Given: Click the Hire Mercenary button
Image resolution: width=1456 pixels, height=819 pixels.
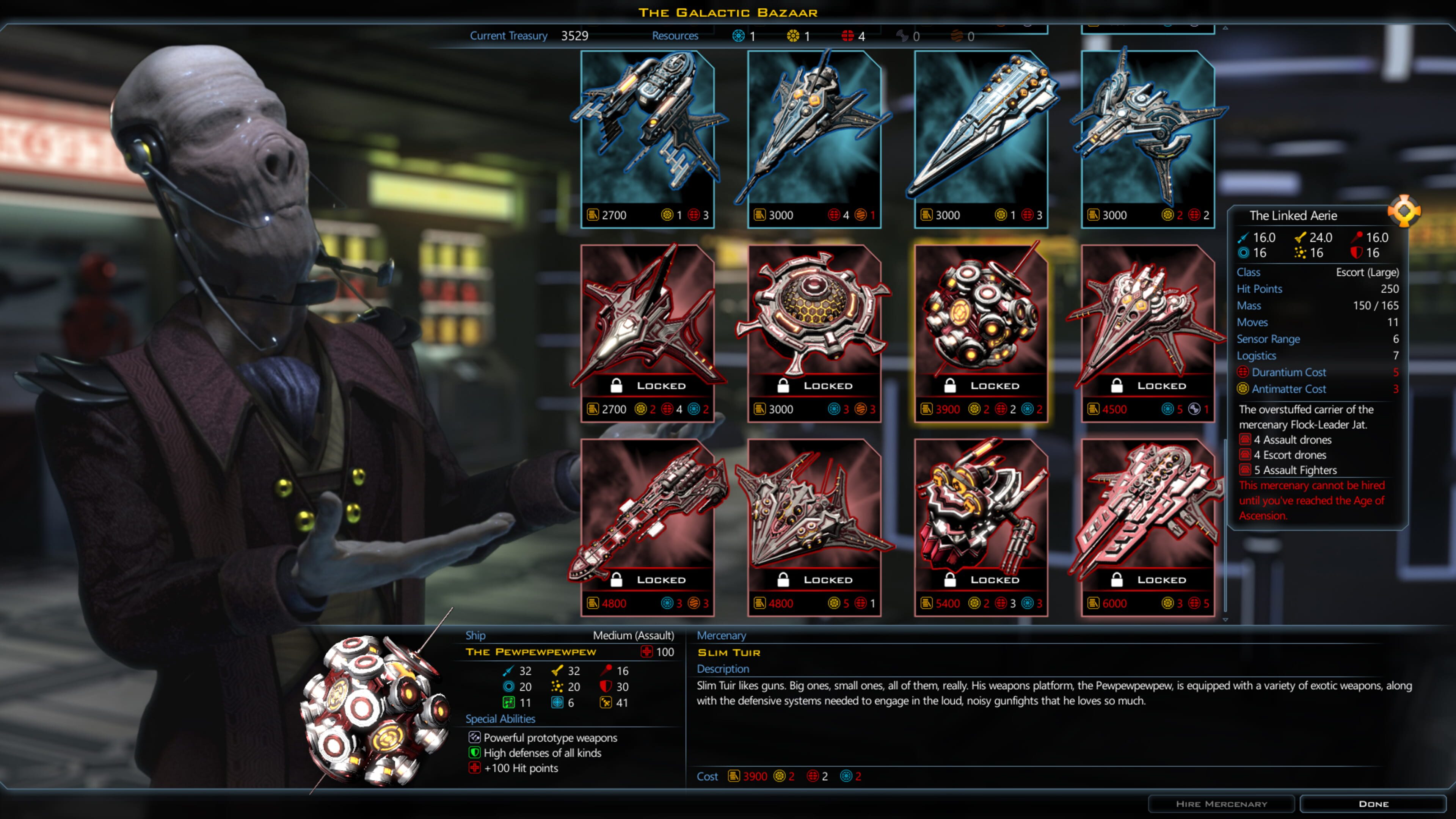Looking at the screenshot, I should click(1221, 804).
